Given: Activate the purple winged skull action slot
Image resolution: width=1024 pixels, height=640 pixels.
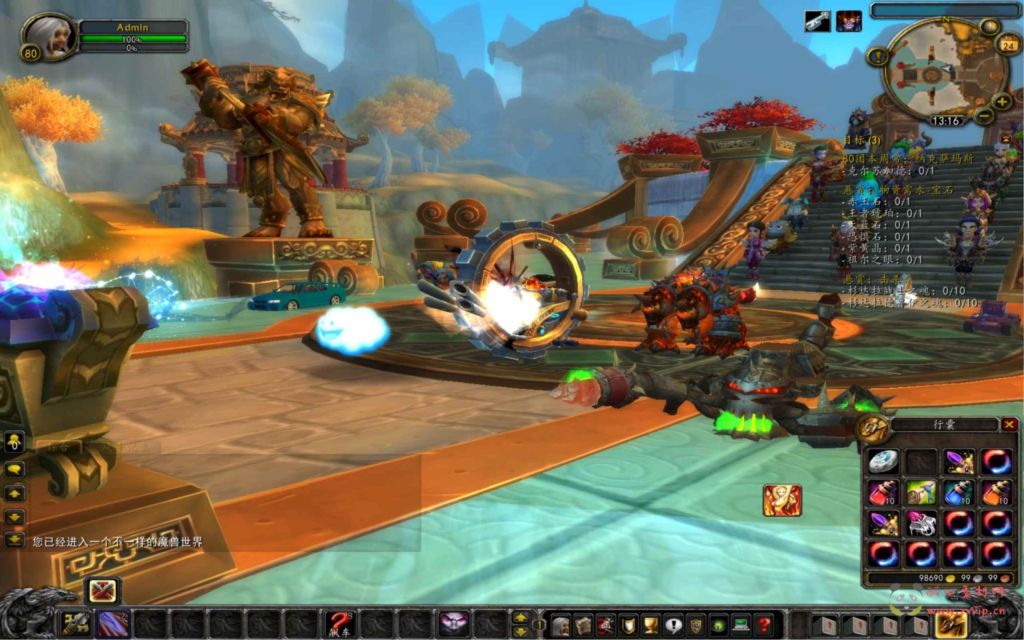Looking at the screenshot, I should point(454,624).
